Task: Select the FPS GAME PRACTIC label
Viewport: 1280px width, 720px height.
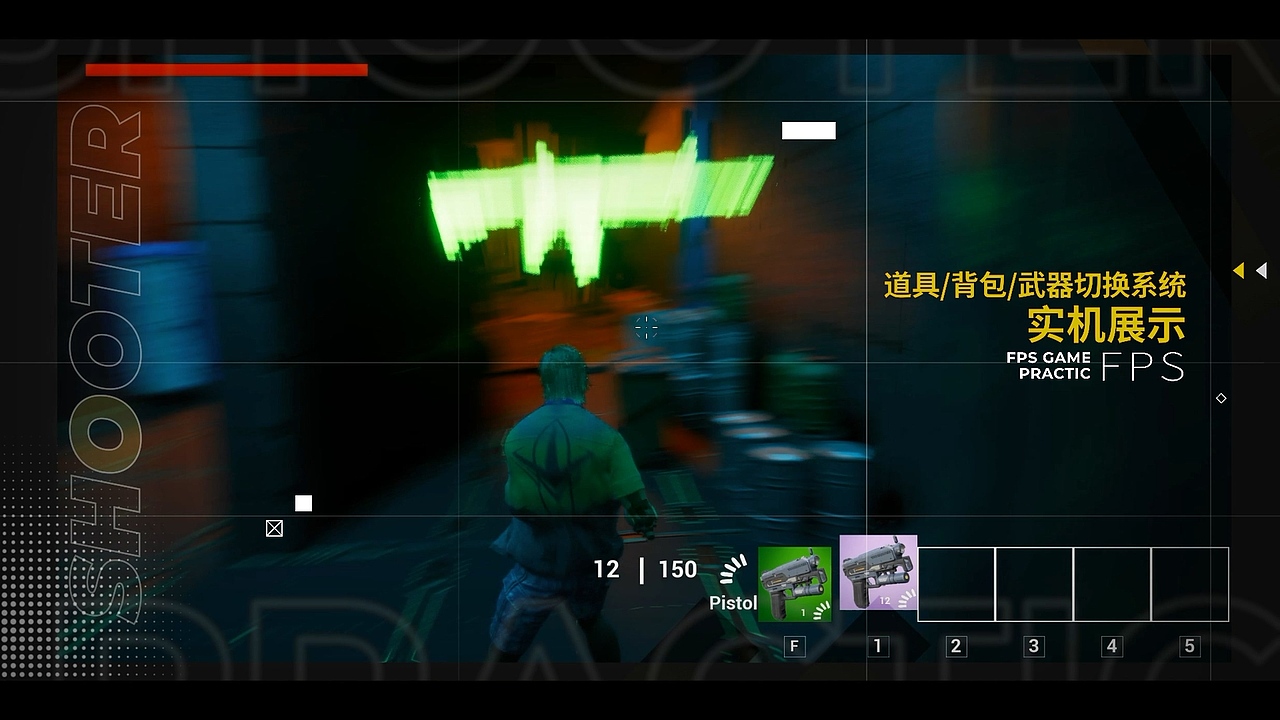Action: pyautogui.click(x=1049, y=364)
